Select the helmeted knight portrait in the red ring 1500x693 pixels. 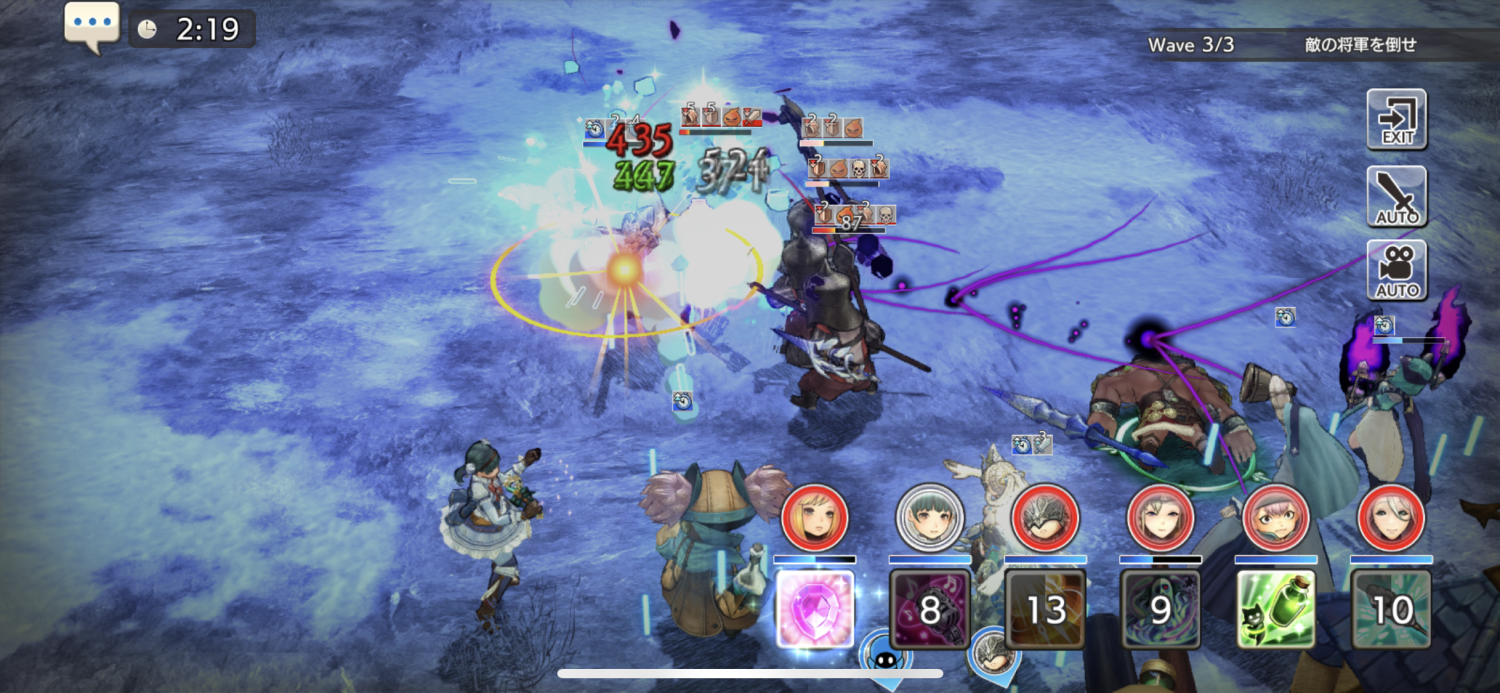[1045, 517]
